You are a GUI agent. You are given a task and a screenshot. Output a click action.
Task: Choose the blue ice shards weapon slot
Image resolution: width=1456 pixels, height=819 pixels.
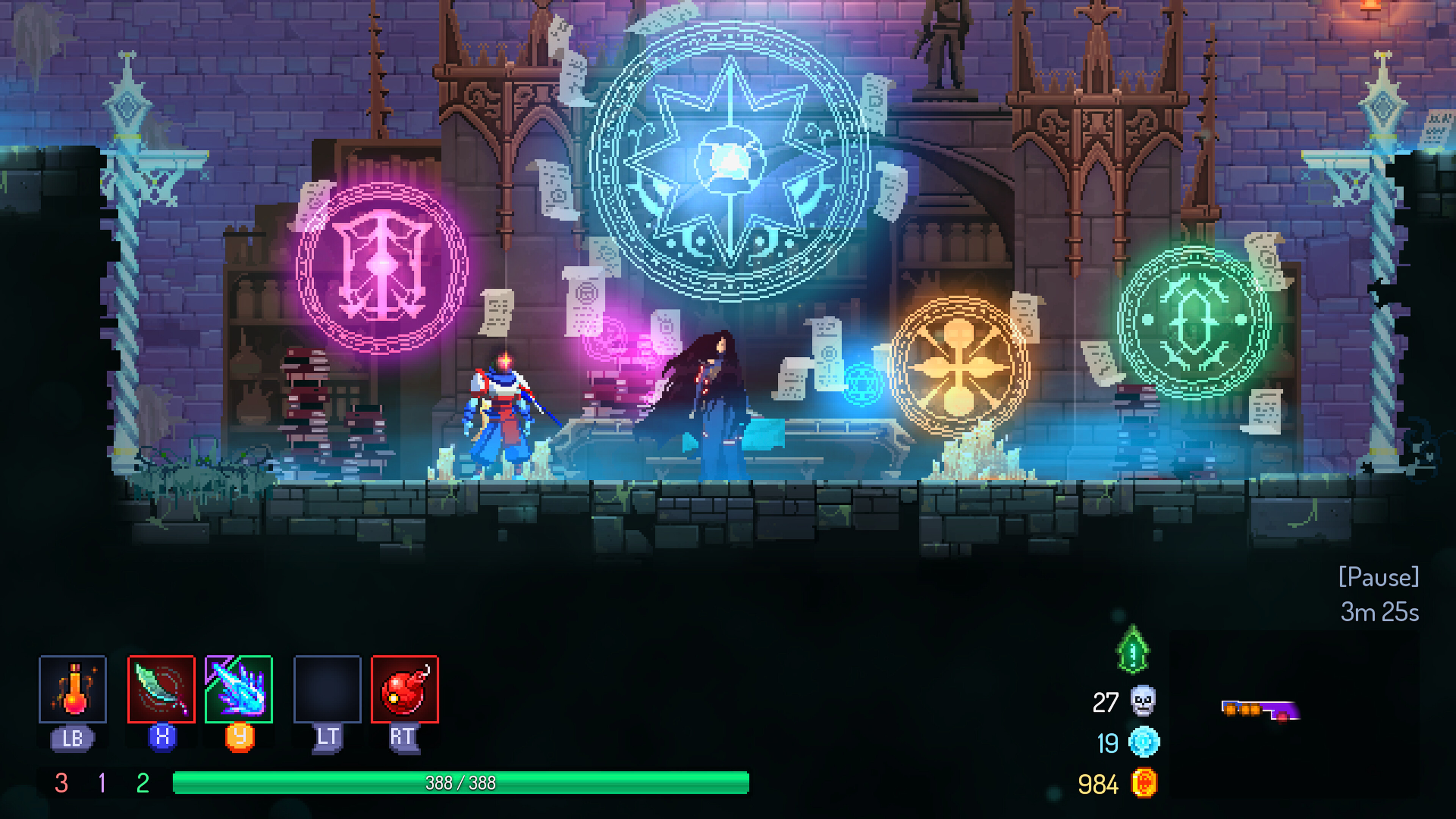click(238, 689)
